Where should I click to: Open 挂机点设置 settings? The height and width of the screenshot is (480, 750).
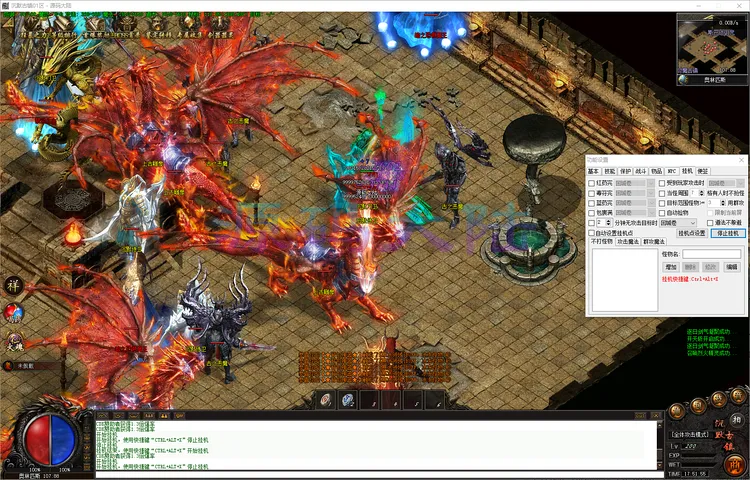(x=692, y=233)
